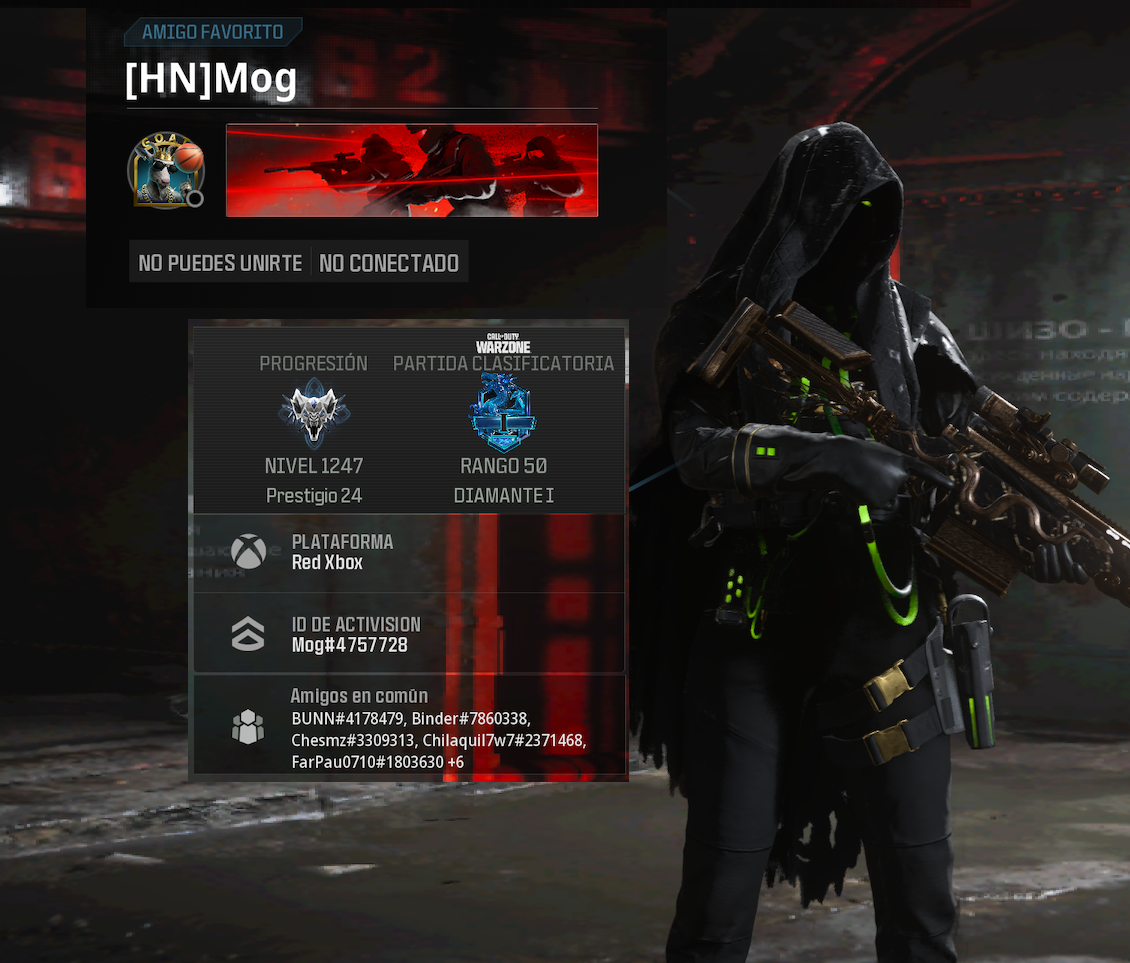Click the "No puedes unirte" status button
Viewport: 1130px width, 963px height.
tap(220, 263)
